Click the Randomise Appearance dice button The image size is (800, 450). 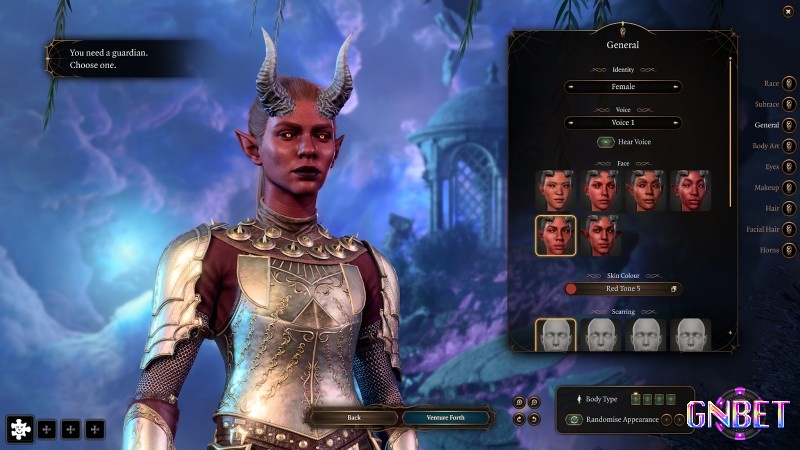574,420
